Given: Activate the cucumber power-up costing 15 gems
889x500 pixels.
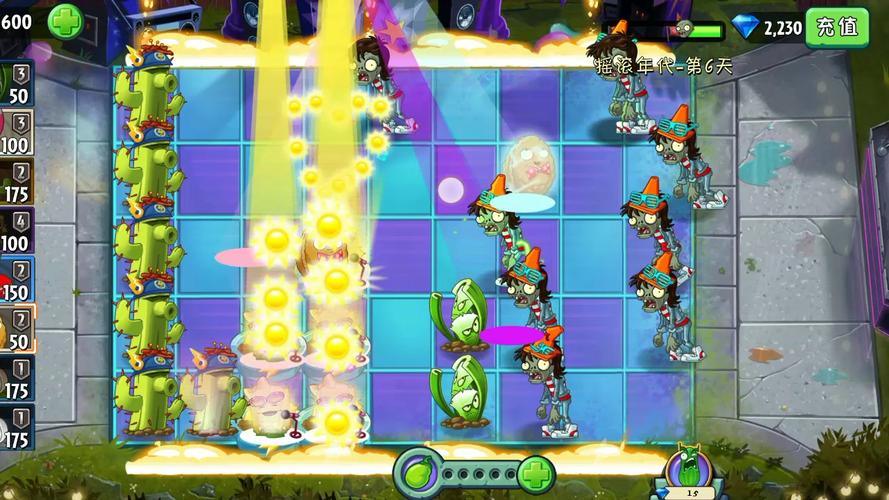Looking at the screenshot, I should pos(690,474).
